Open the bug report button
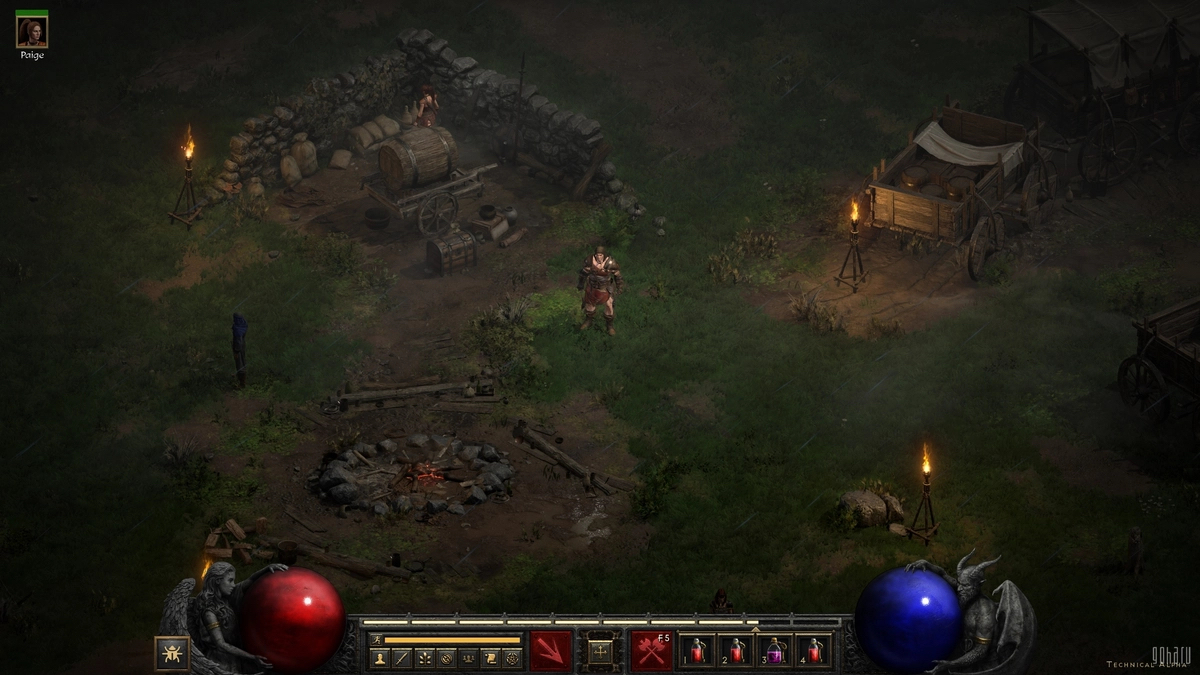1200x675 pixels. pos(172,652)
